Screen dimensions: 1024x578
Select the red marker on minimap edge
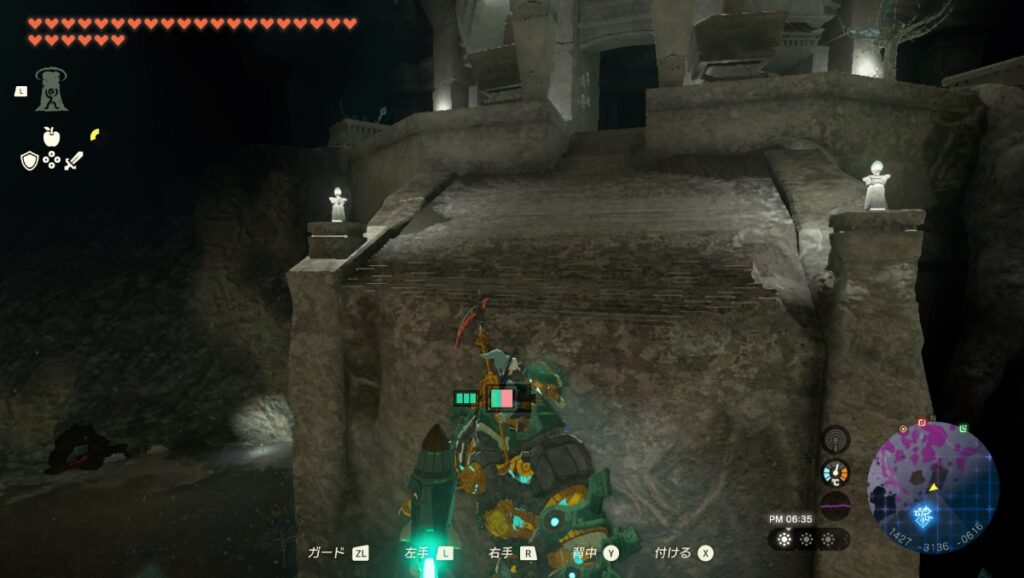[x=922, y=424]
